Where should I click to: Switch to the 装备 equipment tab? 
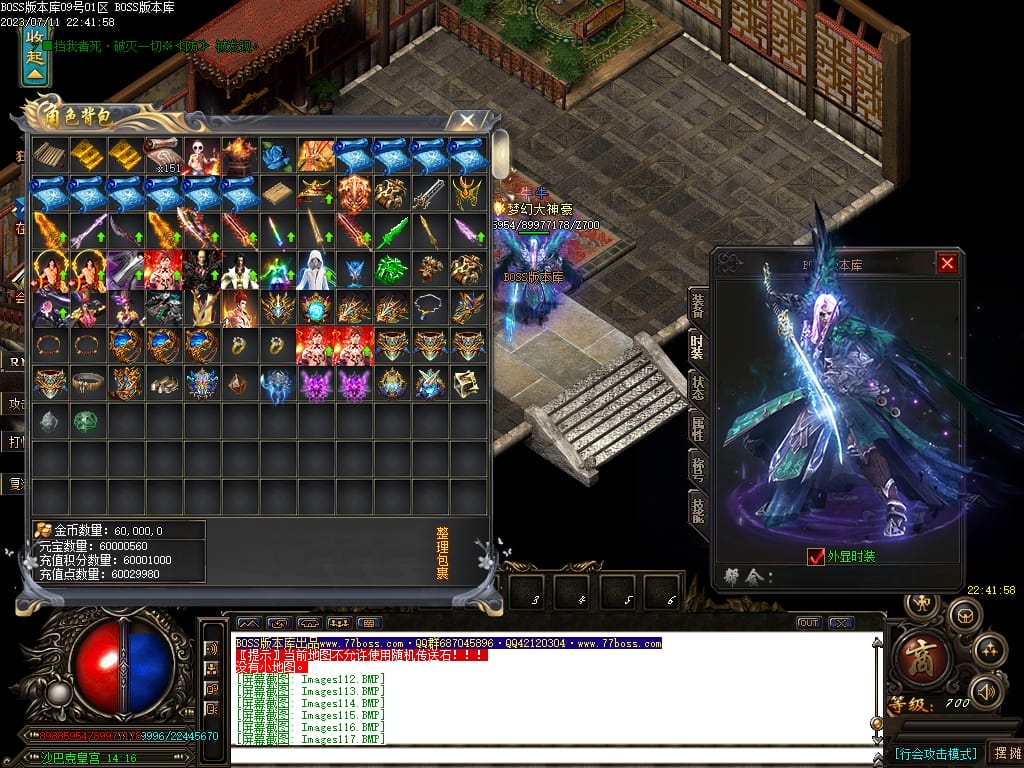697,307
